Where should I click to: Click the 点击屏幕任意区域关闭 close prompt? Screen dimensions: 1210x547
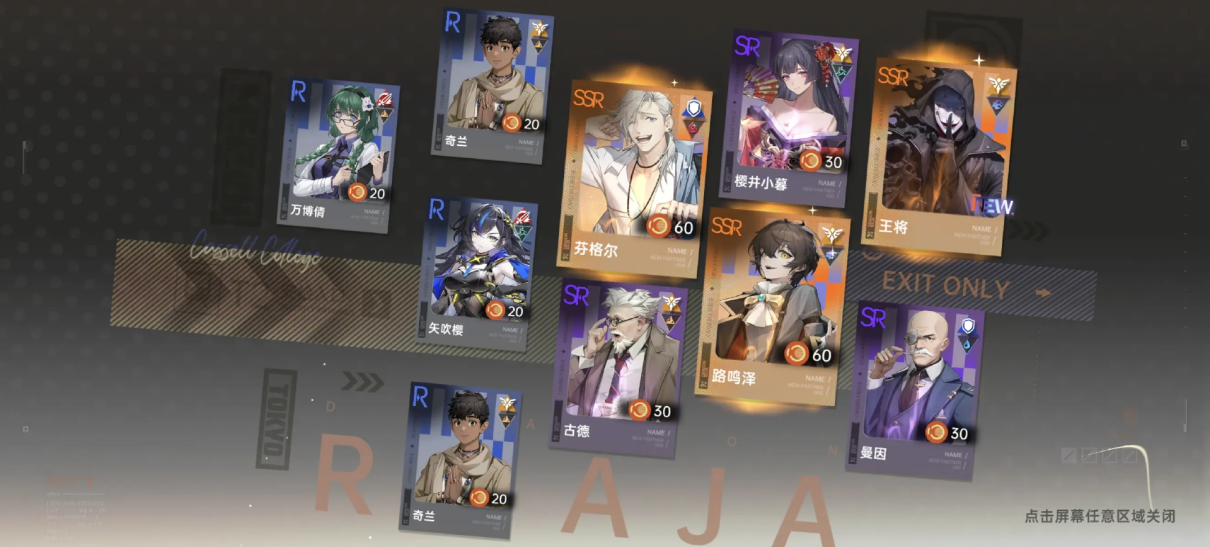click(x=1099, y=517)
